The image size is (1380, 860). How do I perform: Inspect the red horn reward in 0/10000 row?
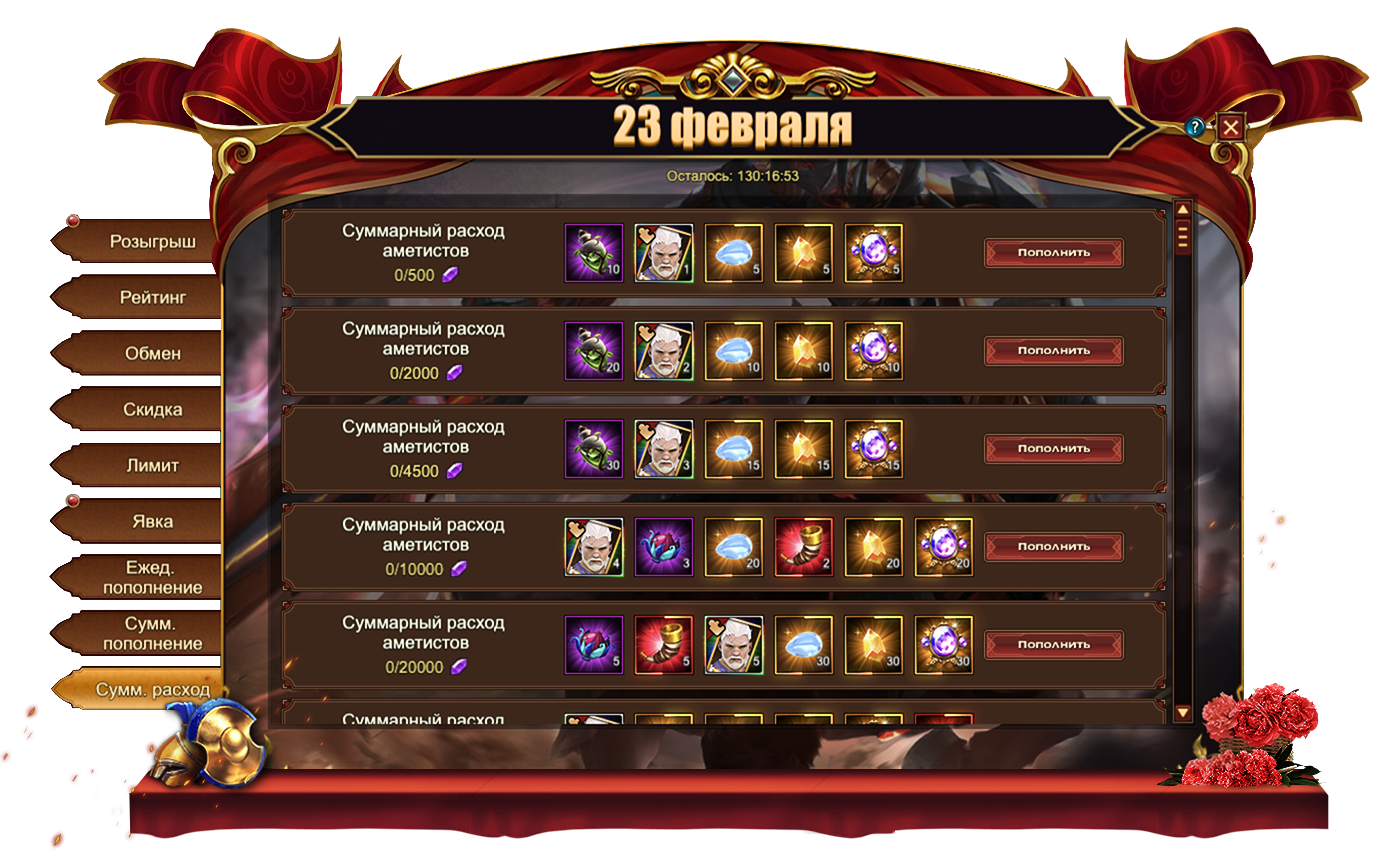[x=804, y=547]
